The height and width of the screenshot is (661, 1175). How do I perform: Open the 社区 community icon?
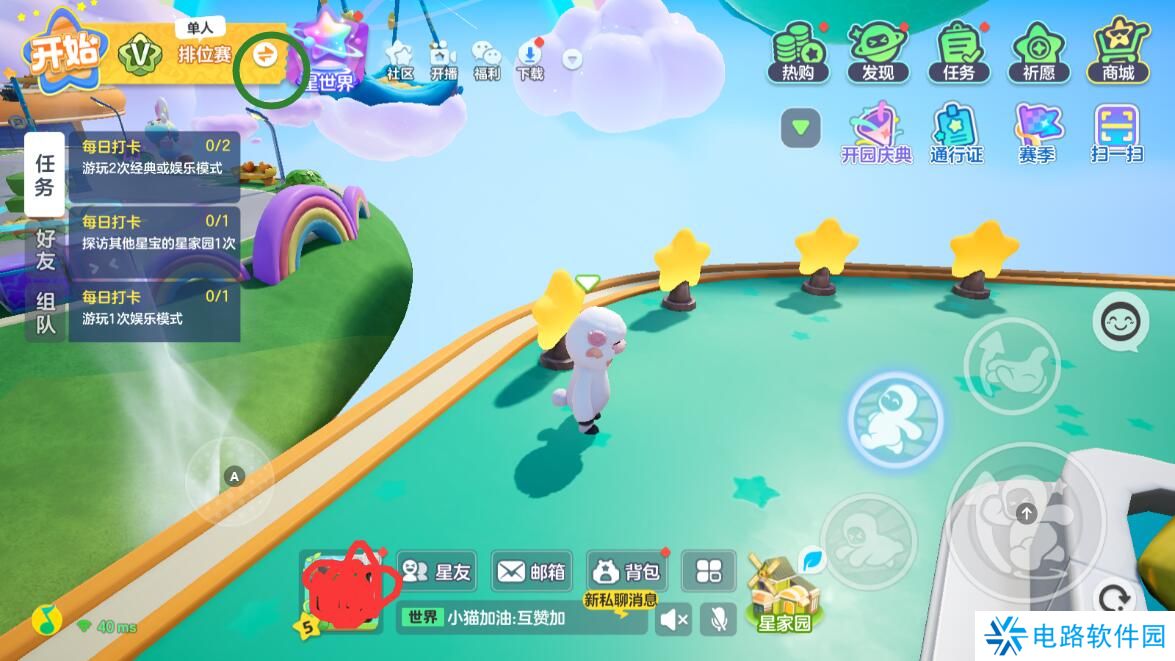pos(400,60)
